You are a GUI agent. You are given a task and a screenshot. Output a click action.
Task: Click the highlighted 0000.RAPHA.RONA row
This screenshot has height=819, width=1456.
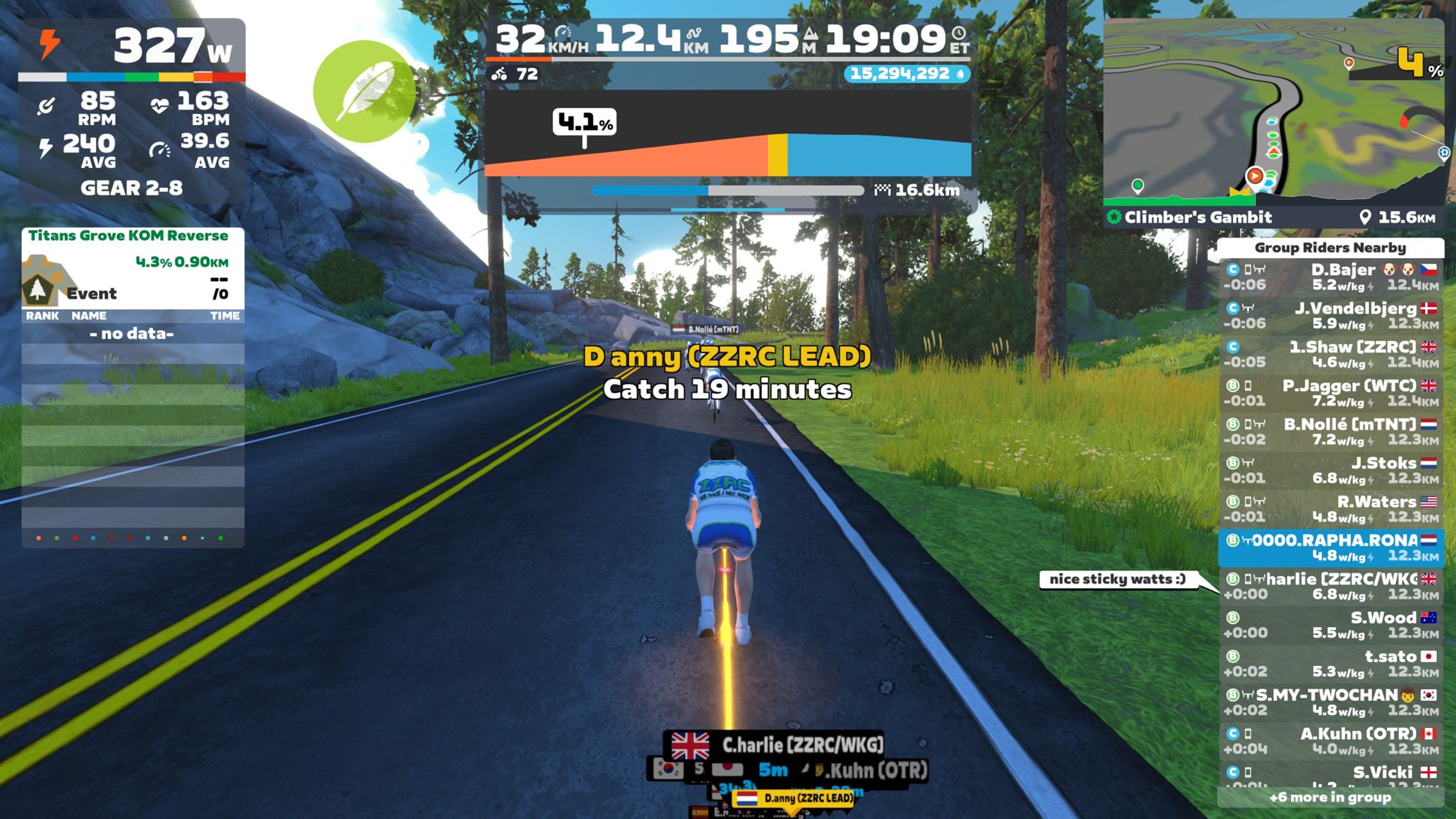point(1330,547)
